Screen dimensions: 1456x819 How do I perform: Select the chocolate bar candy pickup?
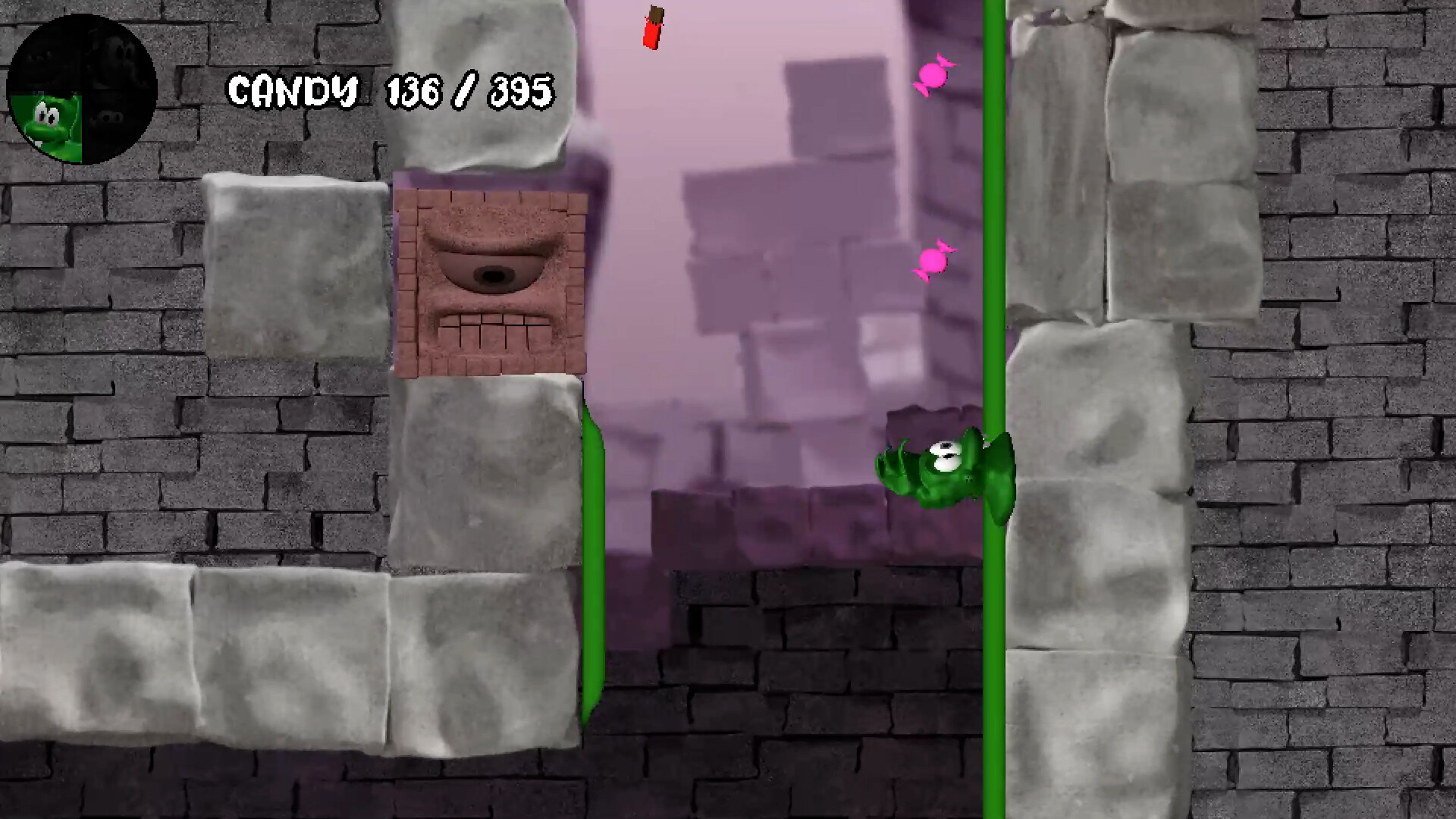pyautogui.click(x=652, y=27)
